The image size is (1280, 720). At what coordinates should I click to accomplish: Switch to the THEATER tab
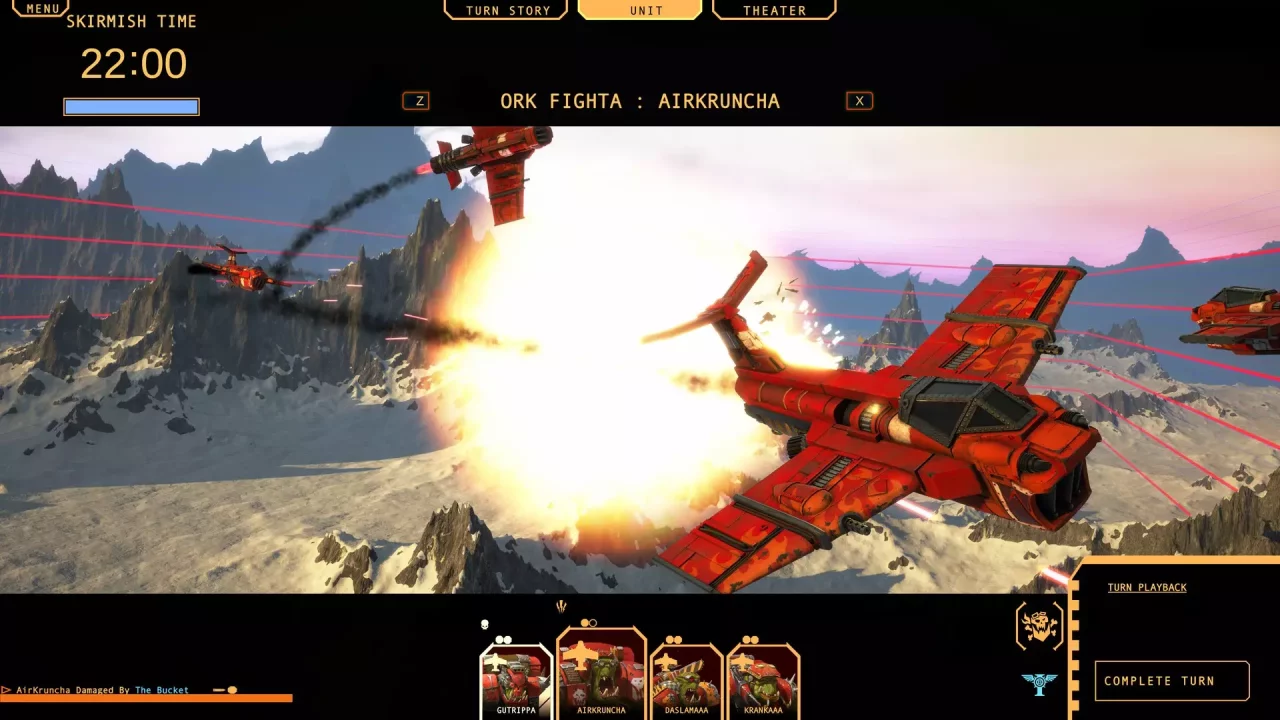(x=773, y=10)
